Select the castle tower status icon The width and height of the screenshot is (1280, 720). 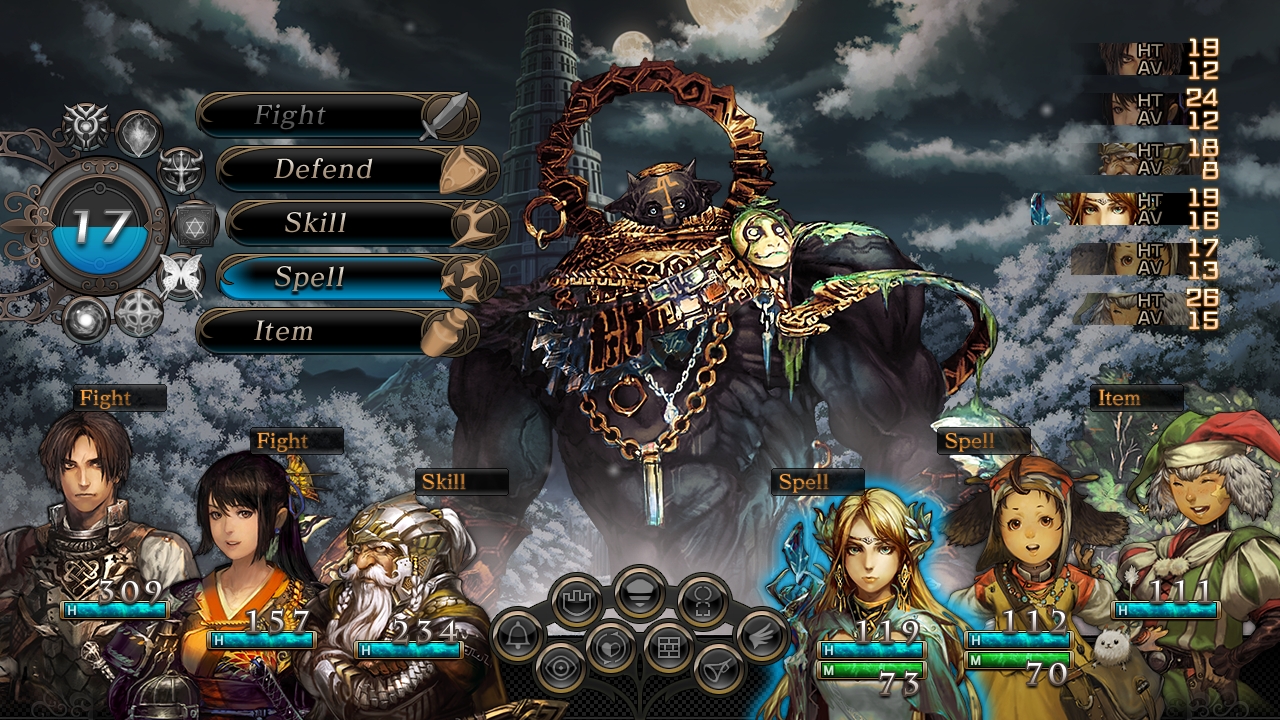tap(576, 601)
